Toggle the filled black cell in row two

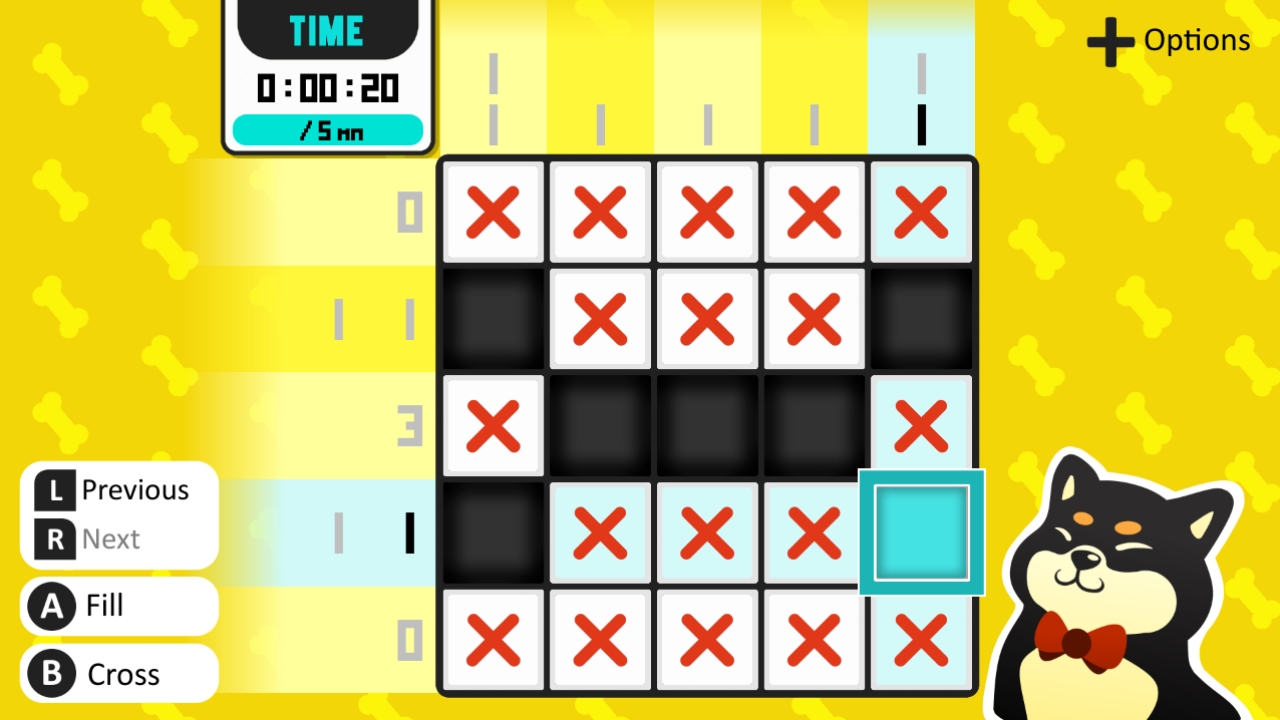pyautogui.click(x=493, y=318)
